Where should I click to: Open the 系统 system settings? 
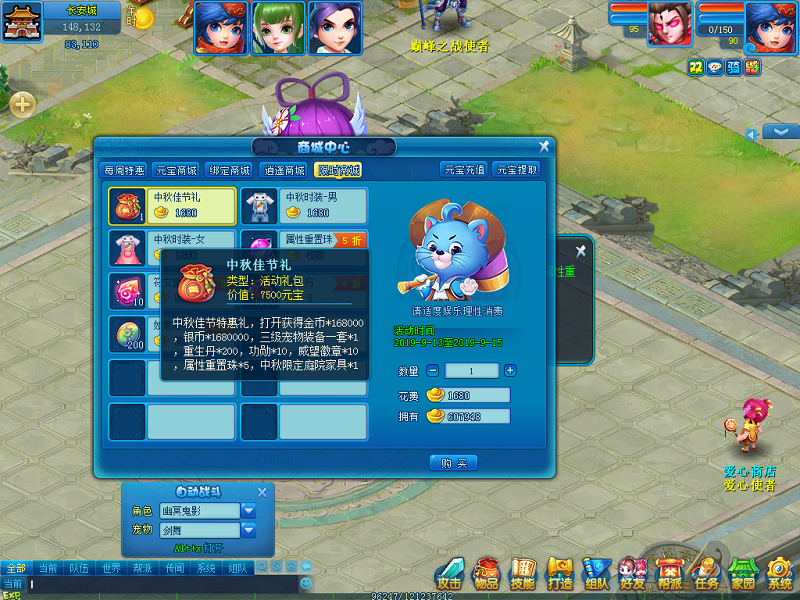780,573
